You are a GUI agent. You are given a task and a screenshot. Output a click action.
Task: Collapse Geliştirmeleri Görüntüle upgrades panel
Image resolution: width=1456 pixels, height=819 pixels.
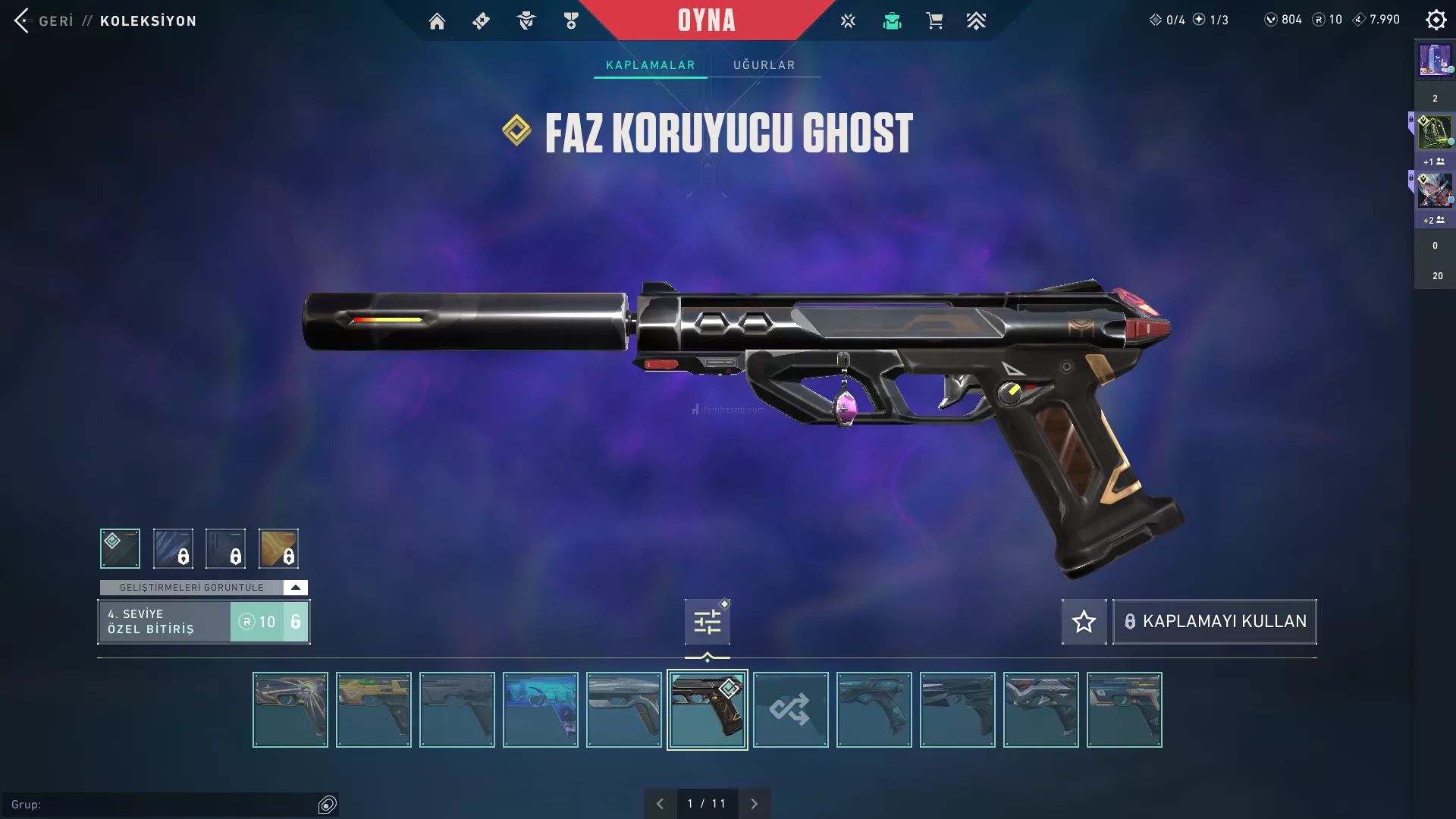pyautogui.click(x=295, y=588)
